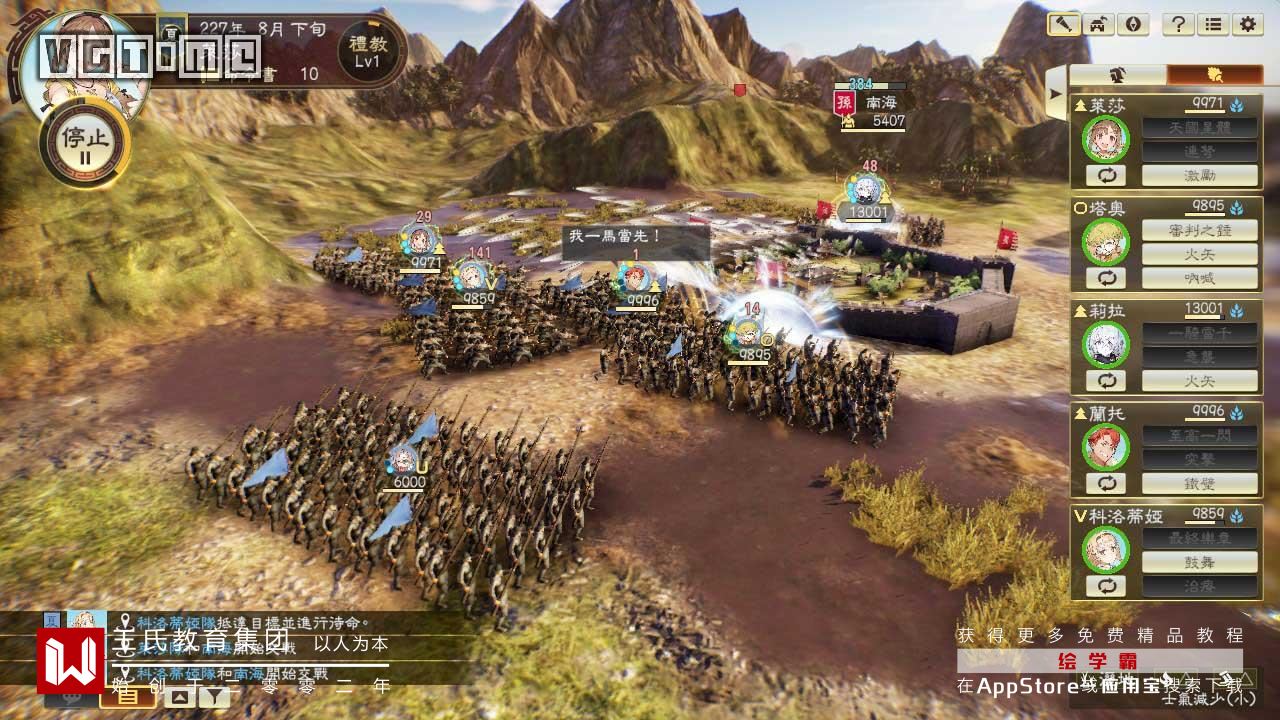Image resolution: width=1280 pixels, height=720 pixels.
Task: Select the compass icon button
Action: (x=1131, y=24)
